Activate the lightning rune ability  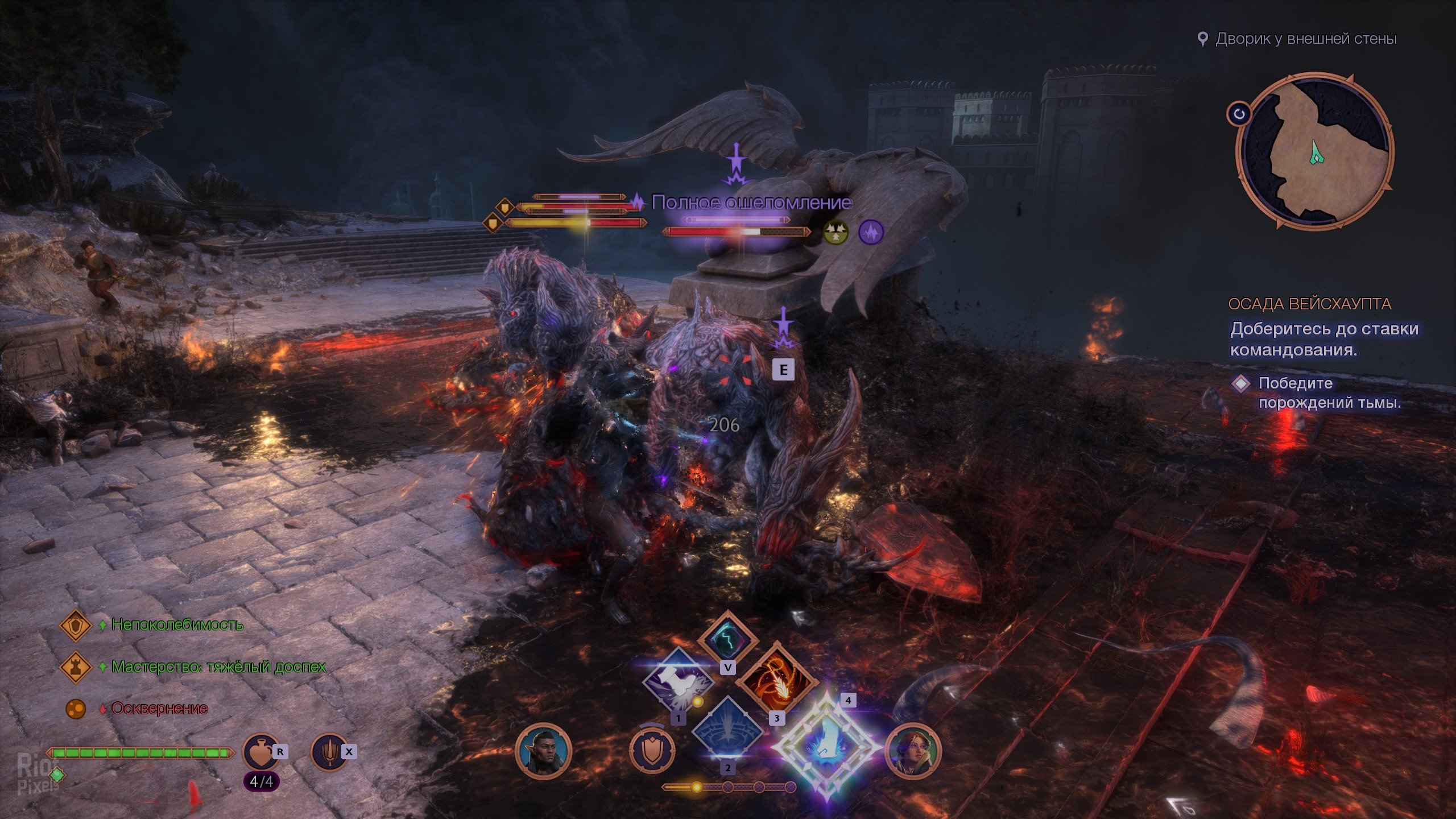click(x=727, y=638)
